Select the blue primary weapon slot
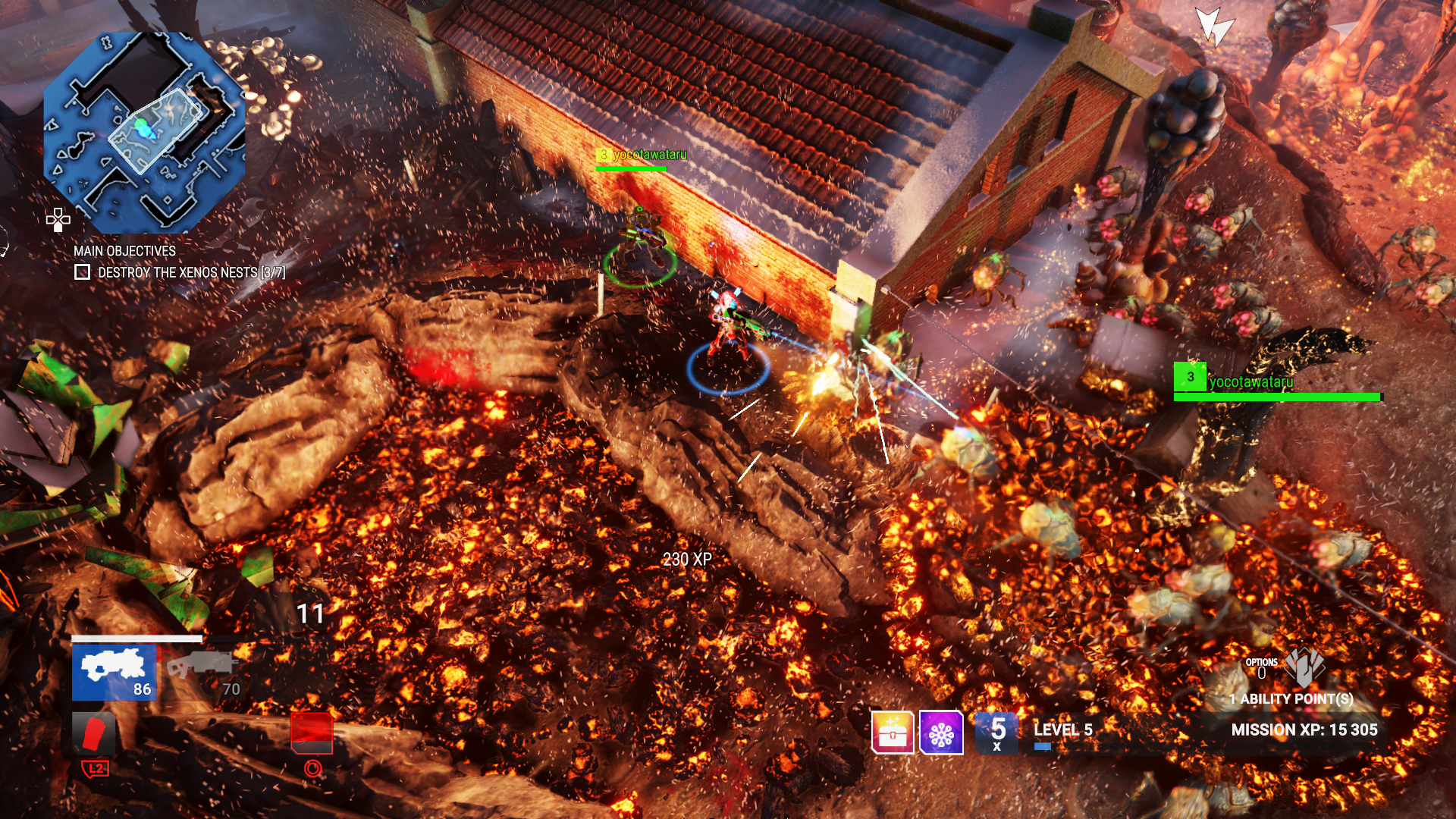 point(114,673)
